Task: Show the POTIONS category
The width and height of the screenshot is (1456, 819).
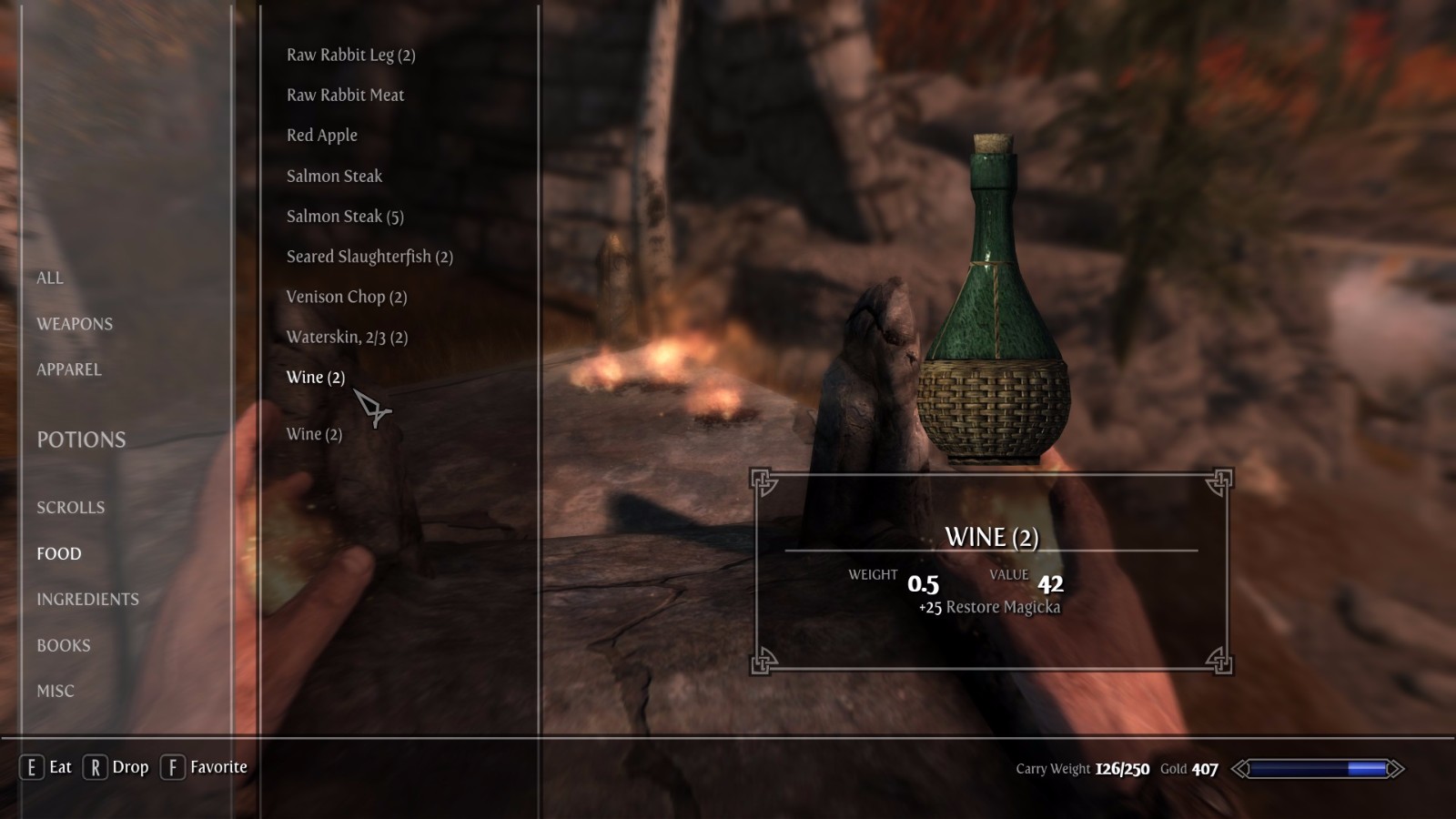Action: coord(81,440)
